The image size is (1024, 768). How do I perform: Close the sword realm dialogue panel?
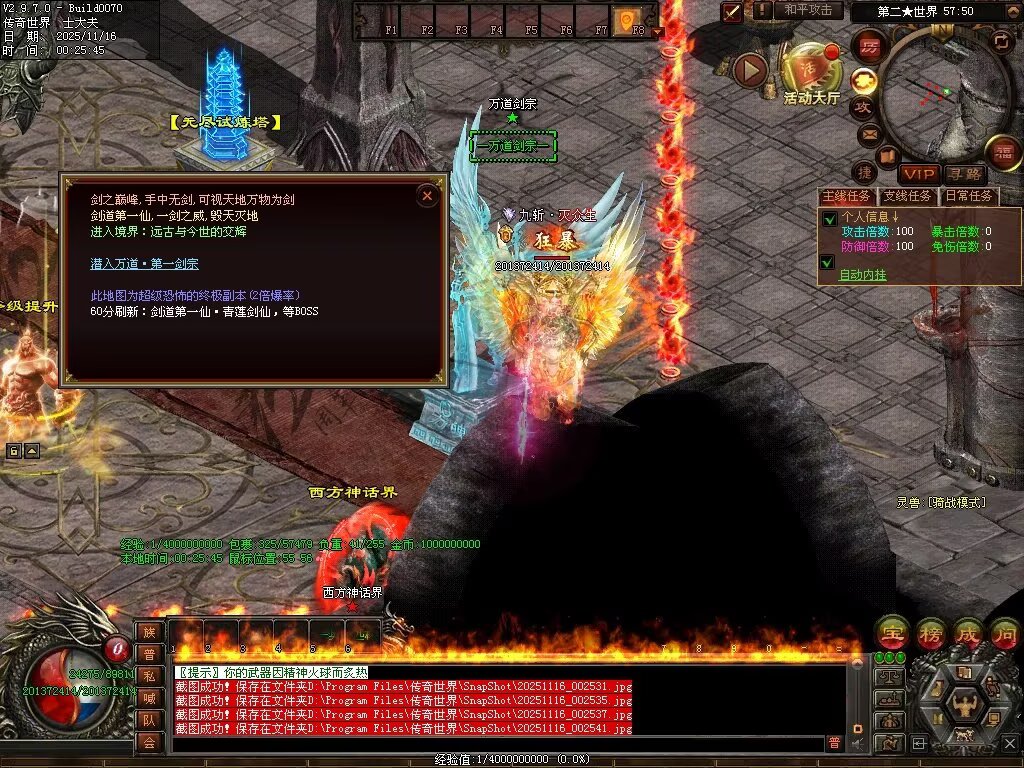427,196
